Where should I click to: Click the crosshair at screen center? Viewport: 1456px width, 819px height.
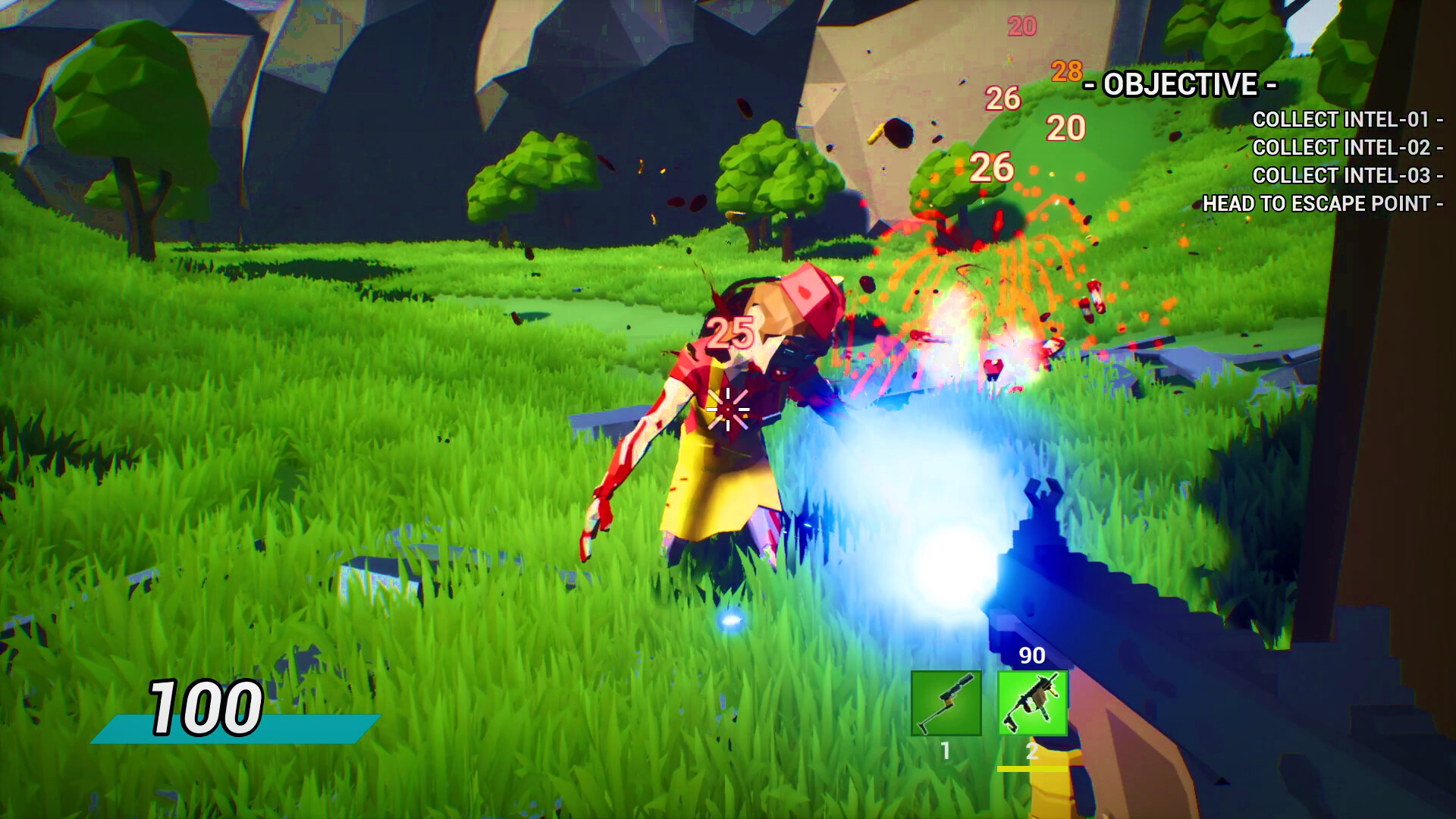[728, 409]
